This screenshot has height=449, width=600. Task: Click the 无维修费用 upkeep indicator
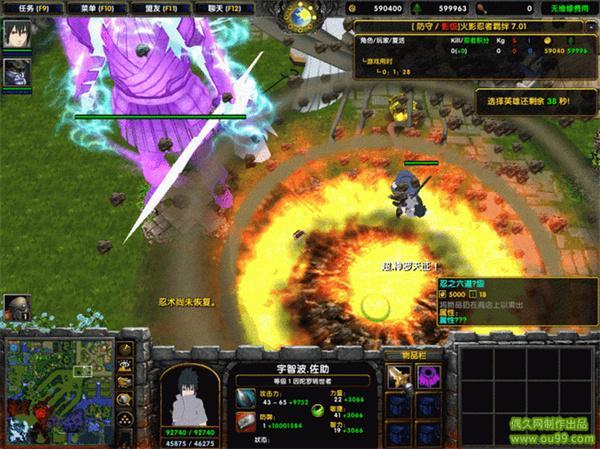[x=573, y=7]
